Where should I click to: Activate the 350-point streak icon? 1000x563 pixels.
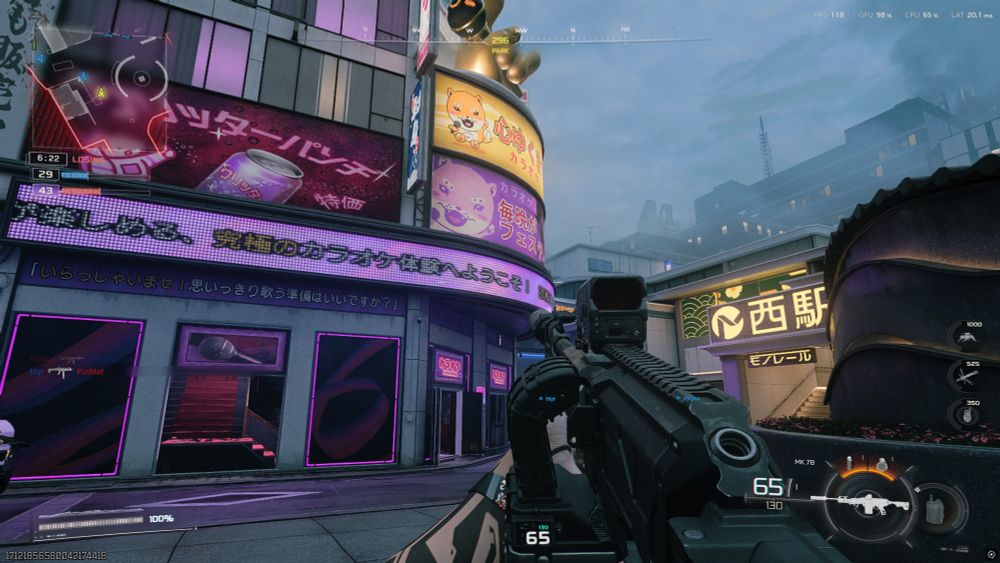(966, 413)
